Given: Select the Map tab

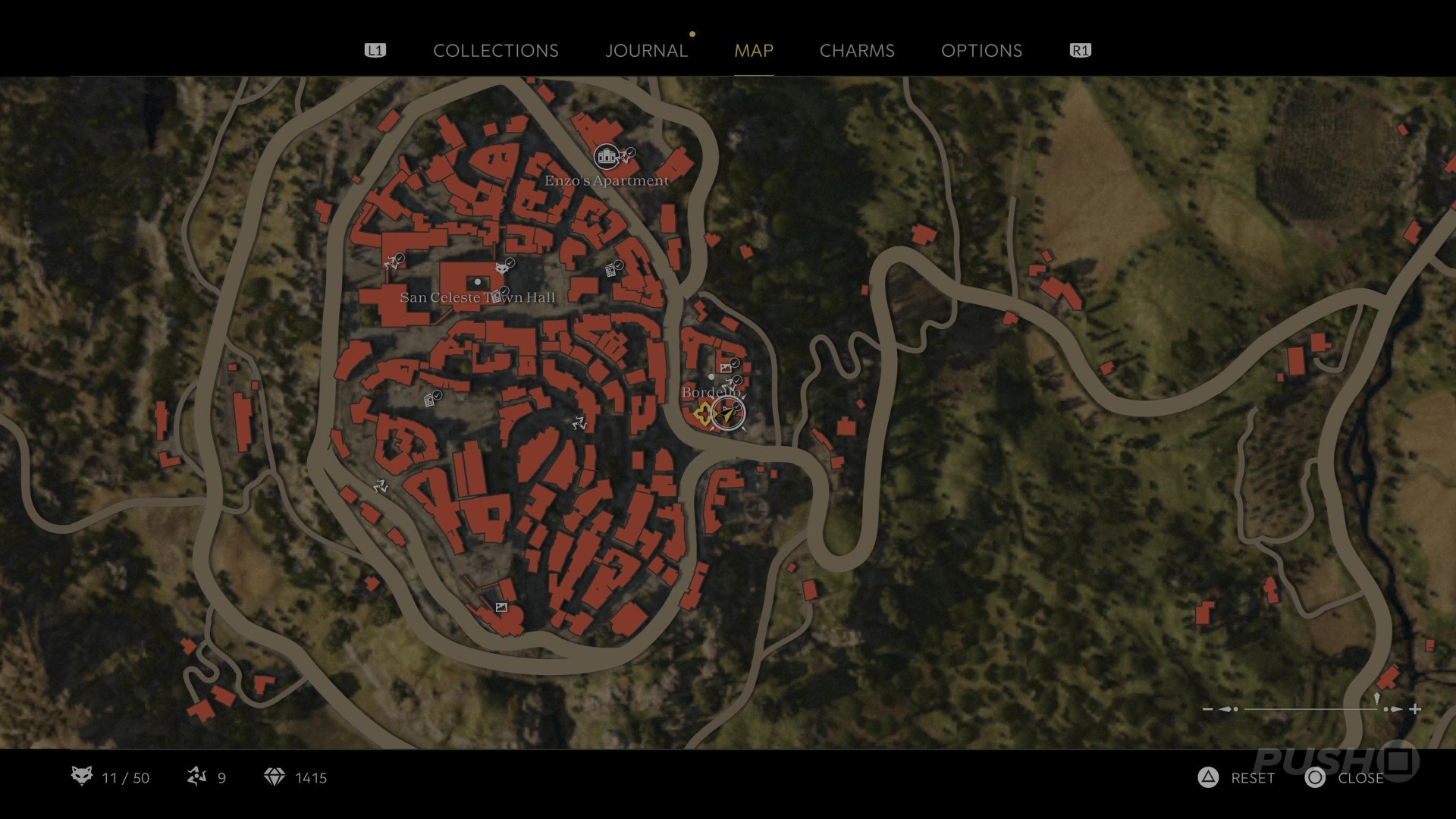Looking at the screenshot, I should (753, 51).
